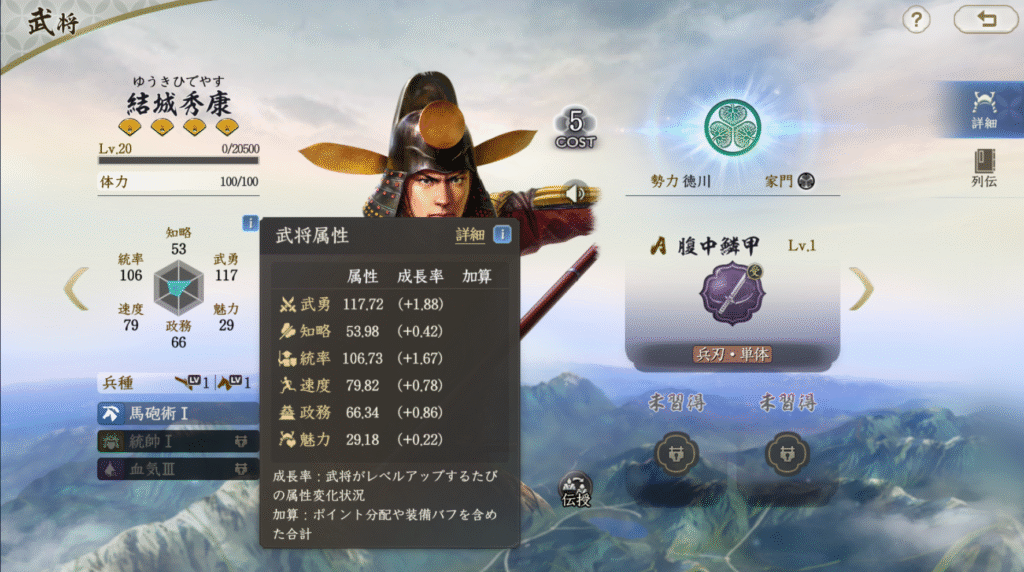Open the 腹中鱗甲 tactic icon

coord(732,294)
